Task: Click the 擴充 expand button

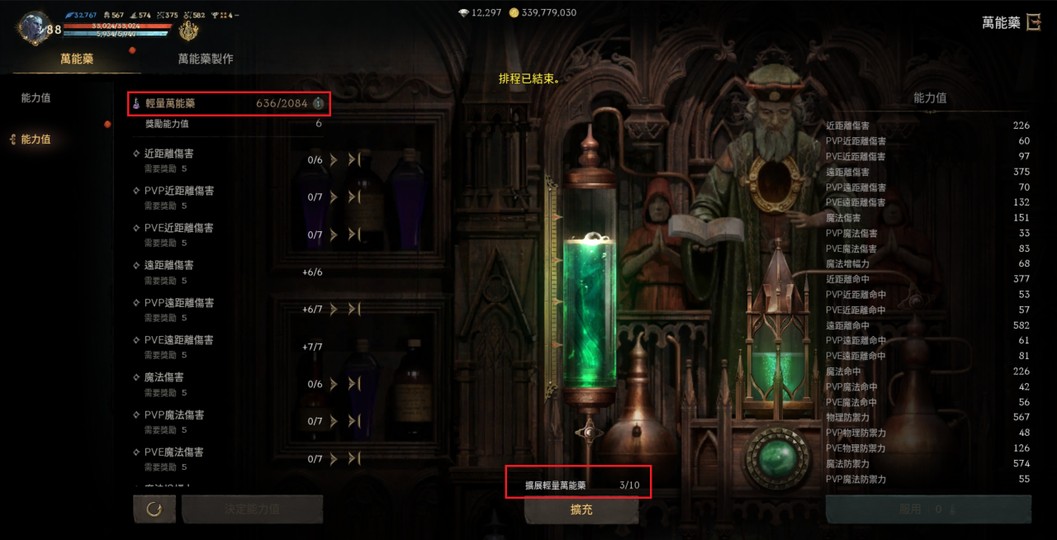Action: 581,509
